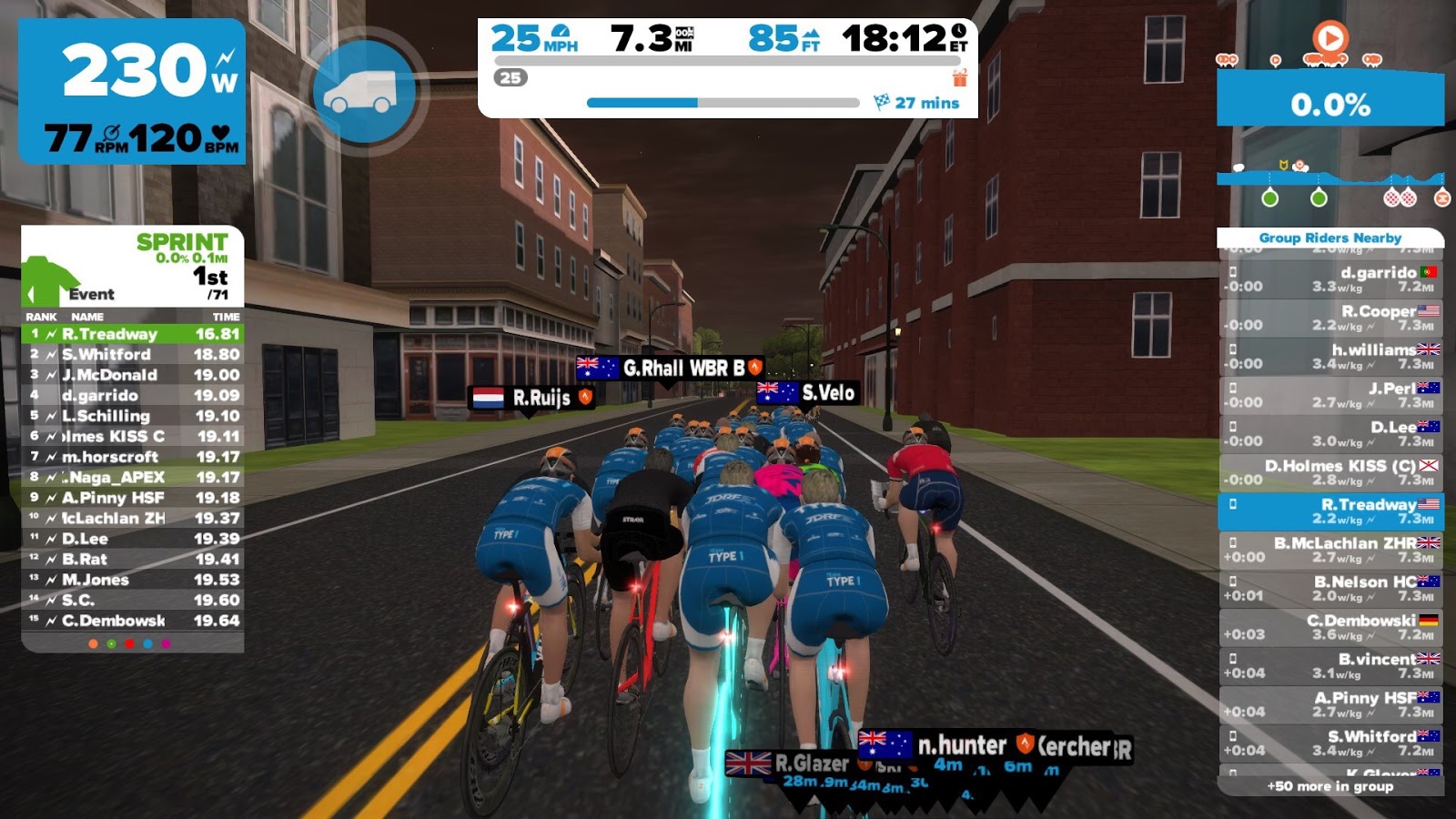The width and height of the screenshot is (1456, 819).
Task: Select R.Cooper in the nearby riders list
Action: pyautogui.click(x=1330, y=318)
